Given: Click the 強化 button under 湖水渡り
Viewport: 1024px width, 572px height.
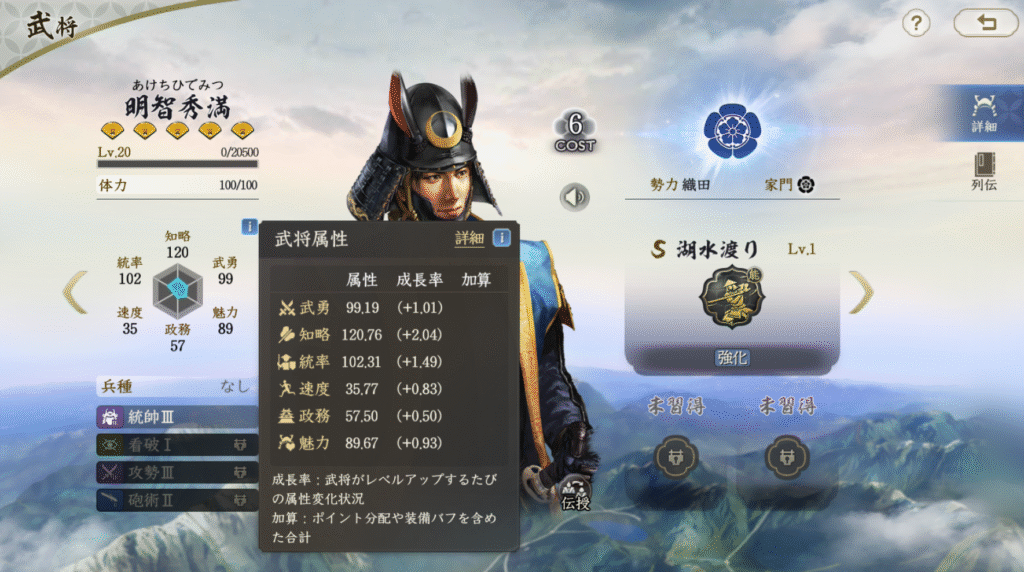Looking at the screenshot, I should point(732,357).
